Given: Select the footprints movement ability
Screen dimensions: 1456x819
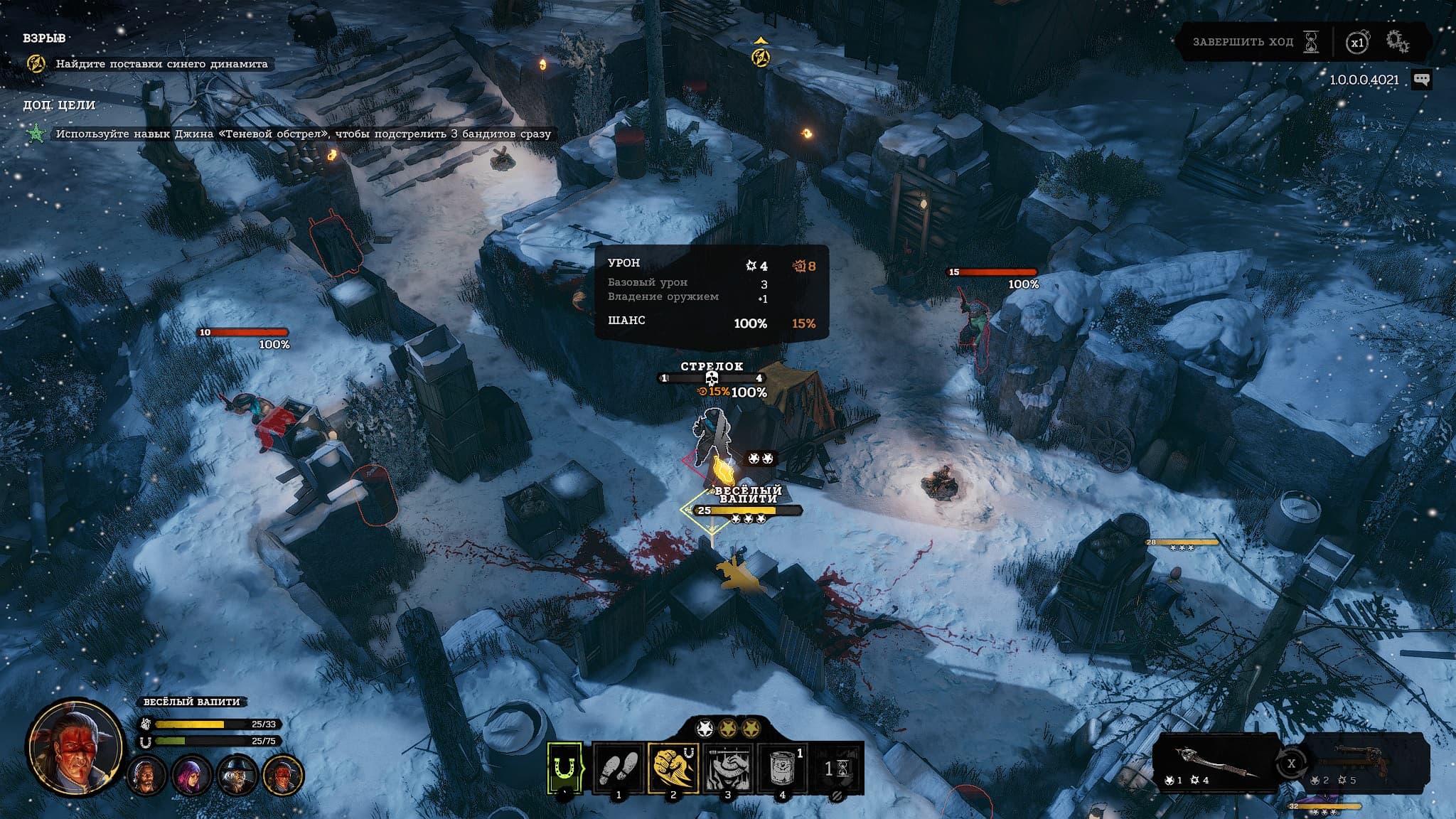Looking at the screenshot, I should (x=619, y=768).
